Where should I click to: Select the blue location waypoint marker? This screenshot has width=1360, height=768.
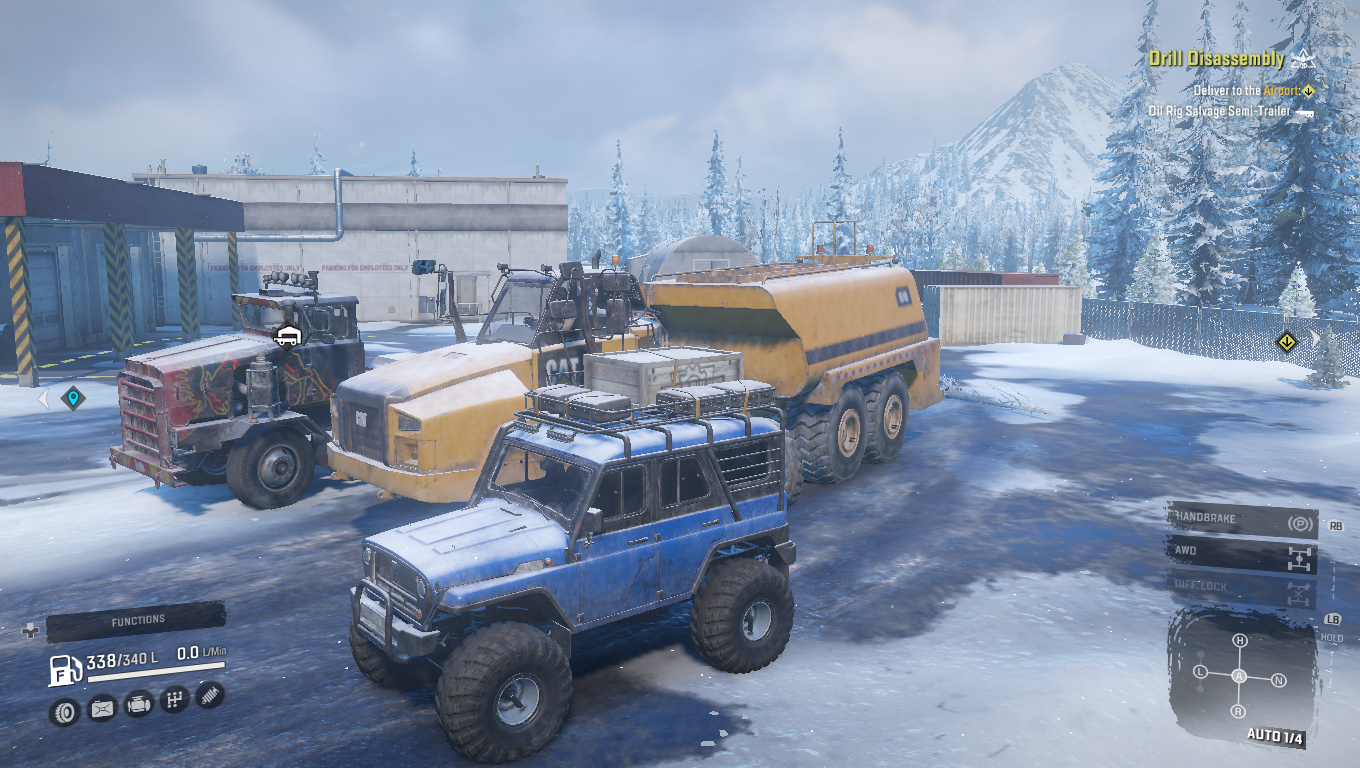coord(73,399)
